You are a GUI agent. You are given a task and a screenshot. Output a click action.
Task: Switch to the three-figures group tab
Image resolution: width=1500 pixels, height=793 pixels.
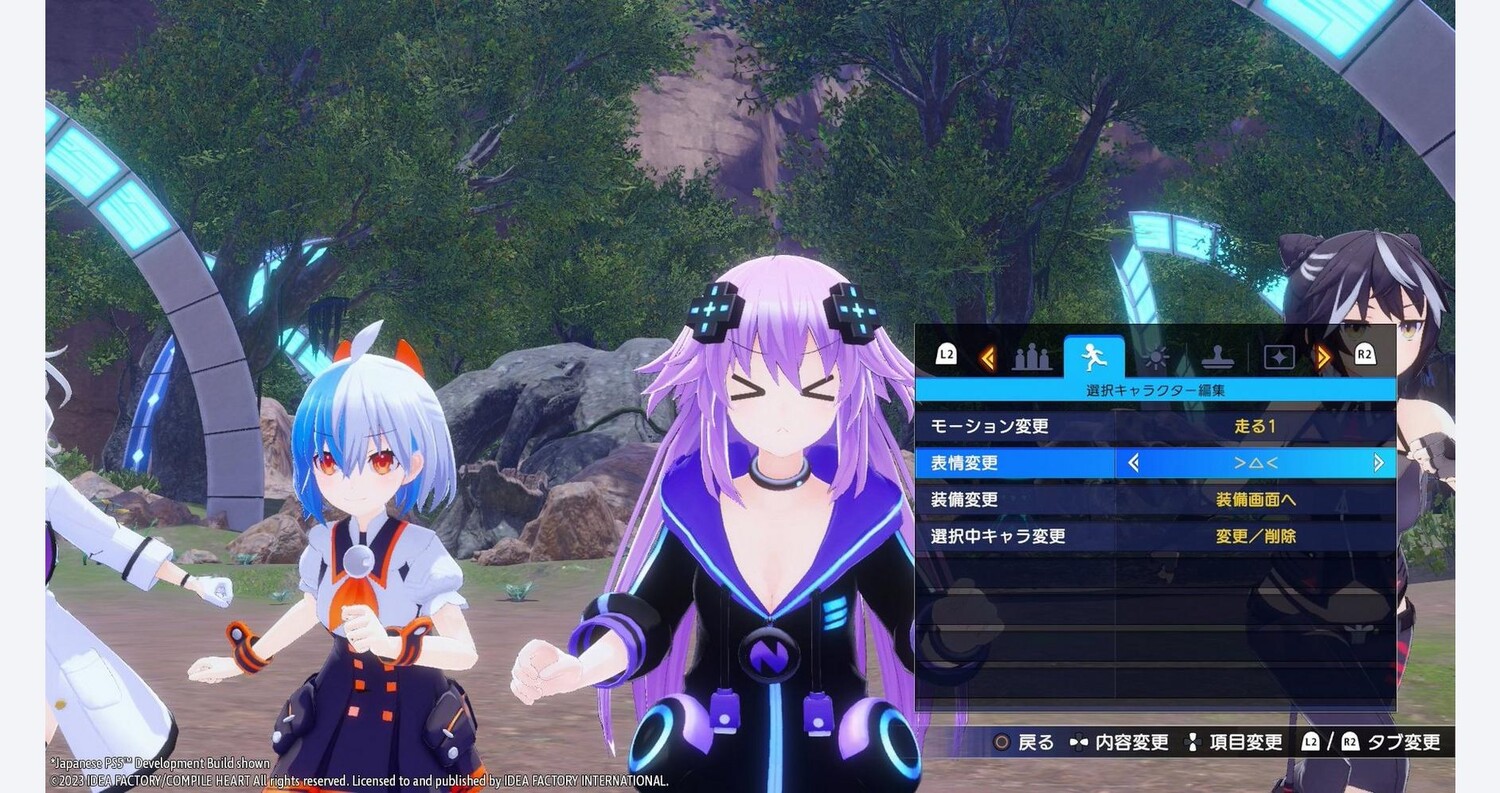pos(1033,357)
